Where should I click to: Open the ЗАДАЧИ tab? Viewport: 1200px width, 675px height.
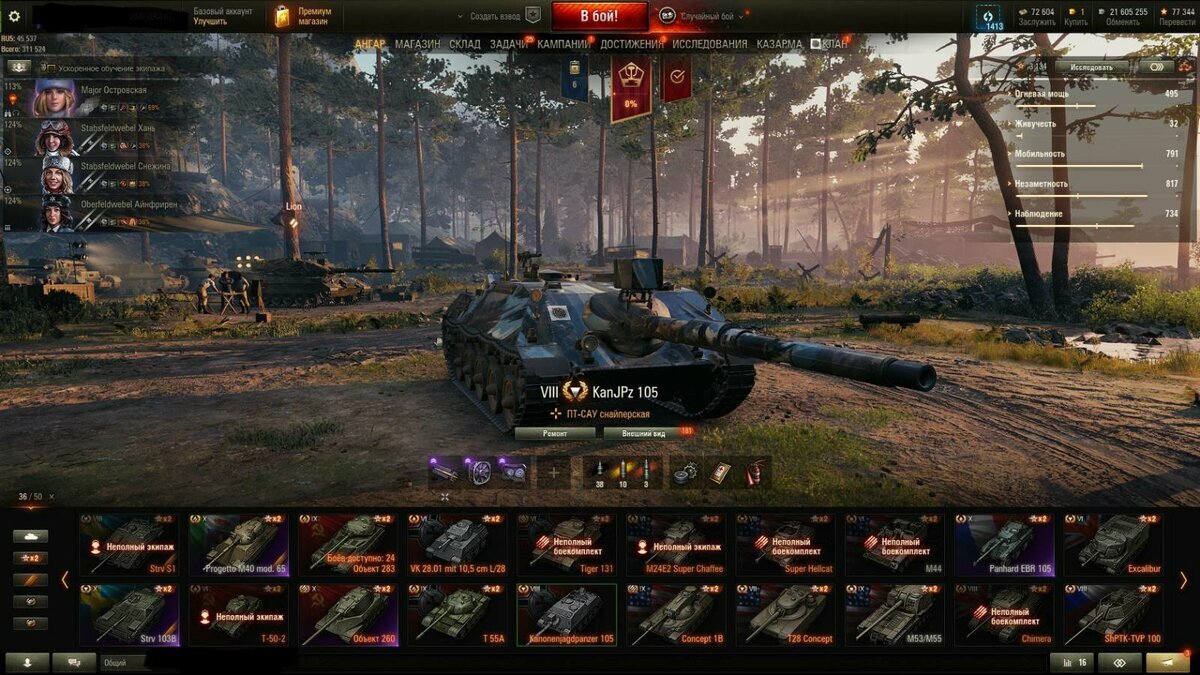[x=509, y=44]
